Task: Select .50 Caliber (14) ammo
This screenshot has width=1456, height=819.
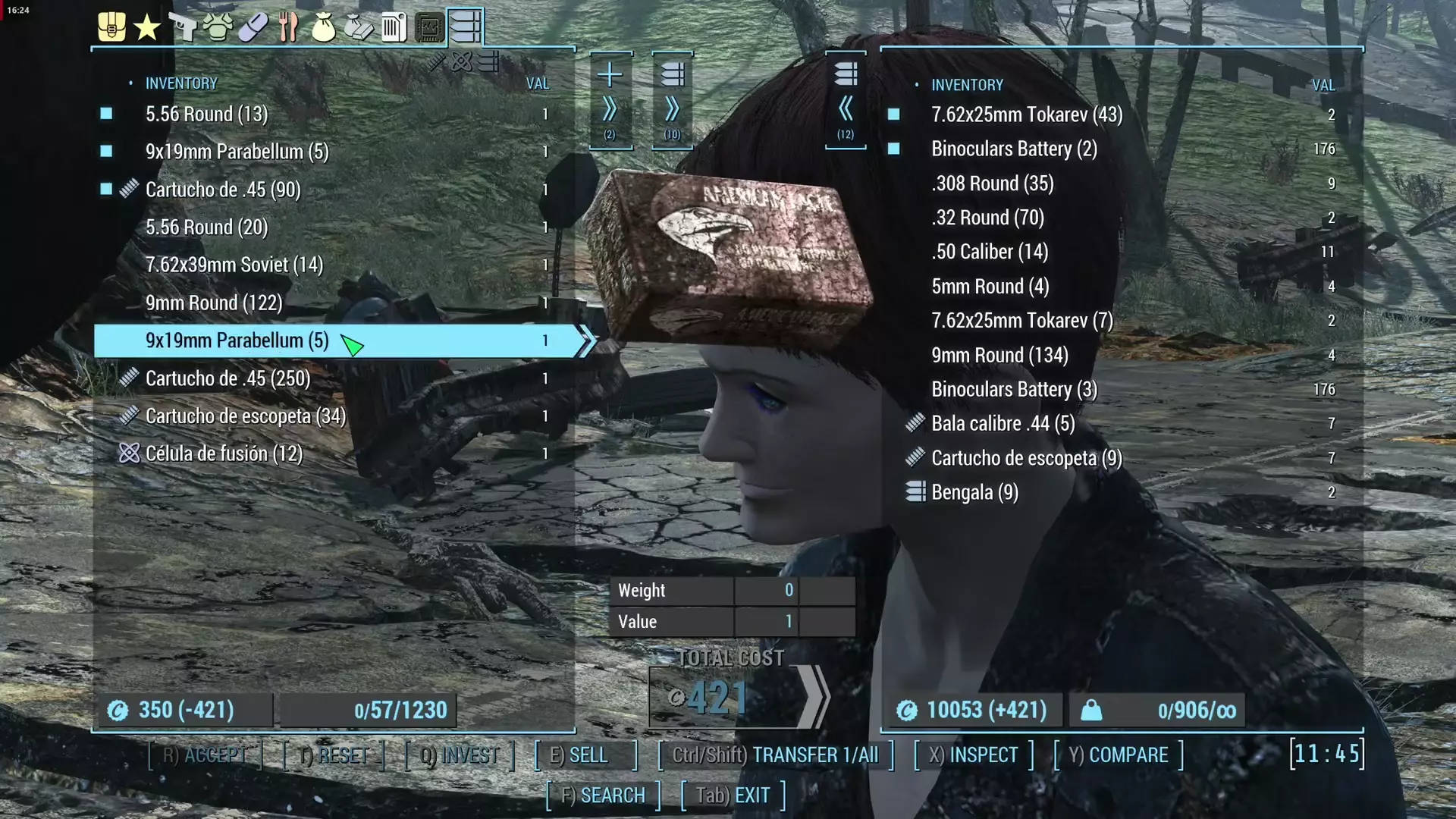Action: [990, 252]
